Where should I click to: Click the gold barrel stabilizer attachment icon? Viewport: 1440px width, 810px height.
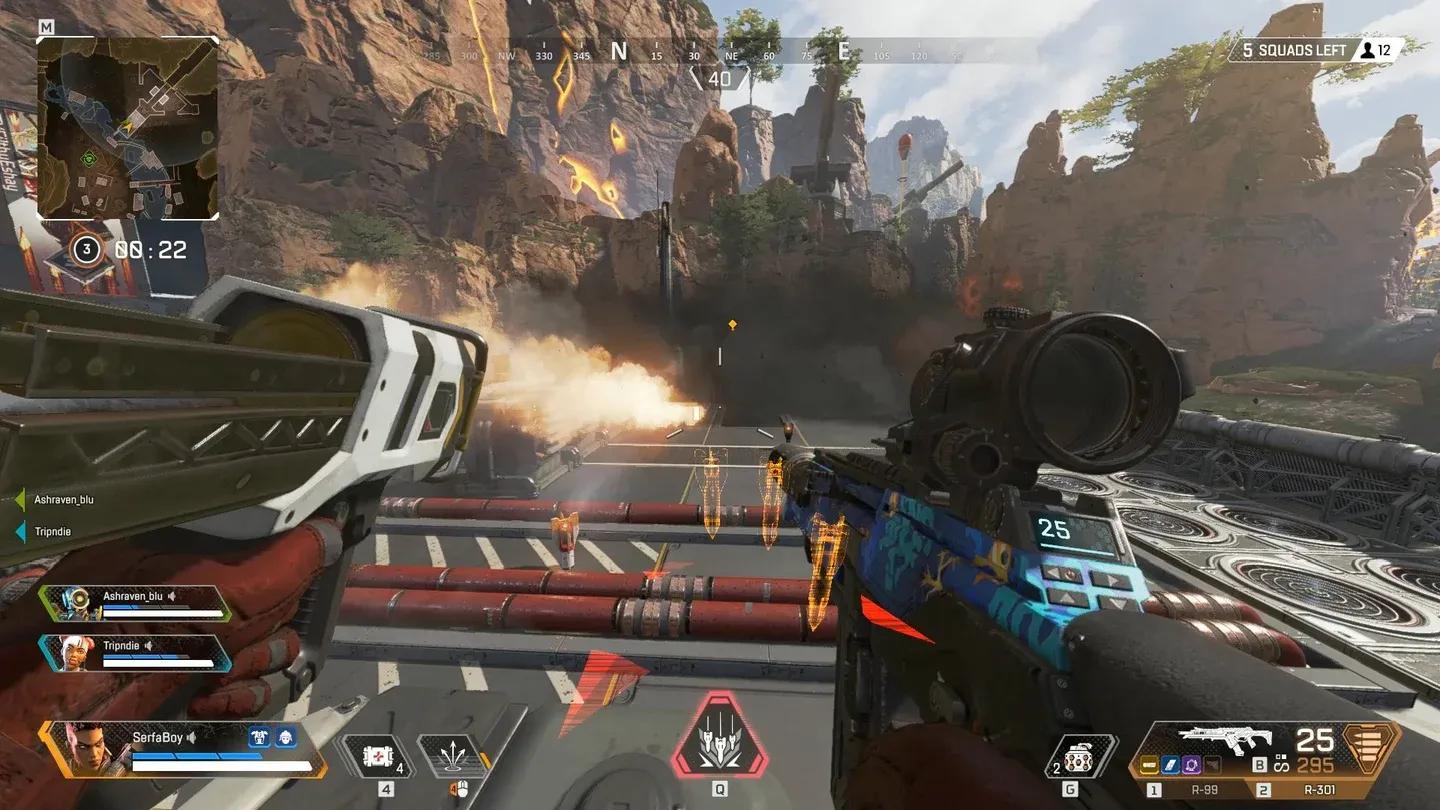point(1149,763)
